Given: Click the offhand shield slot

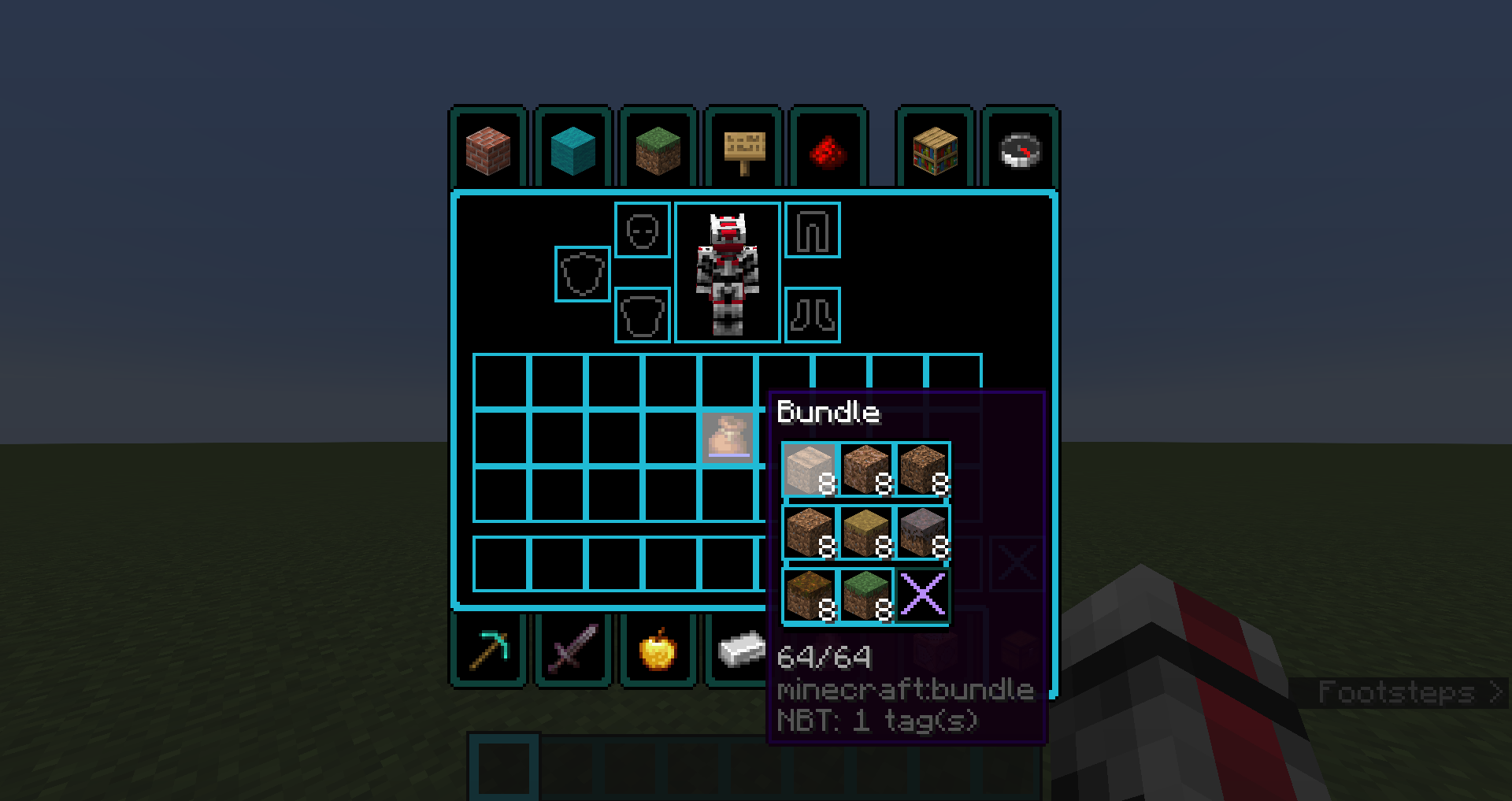Looking at the screenshot, I should tap(581, 276).
